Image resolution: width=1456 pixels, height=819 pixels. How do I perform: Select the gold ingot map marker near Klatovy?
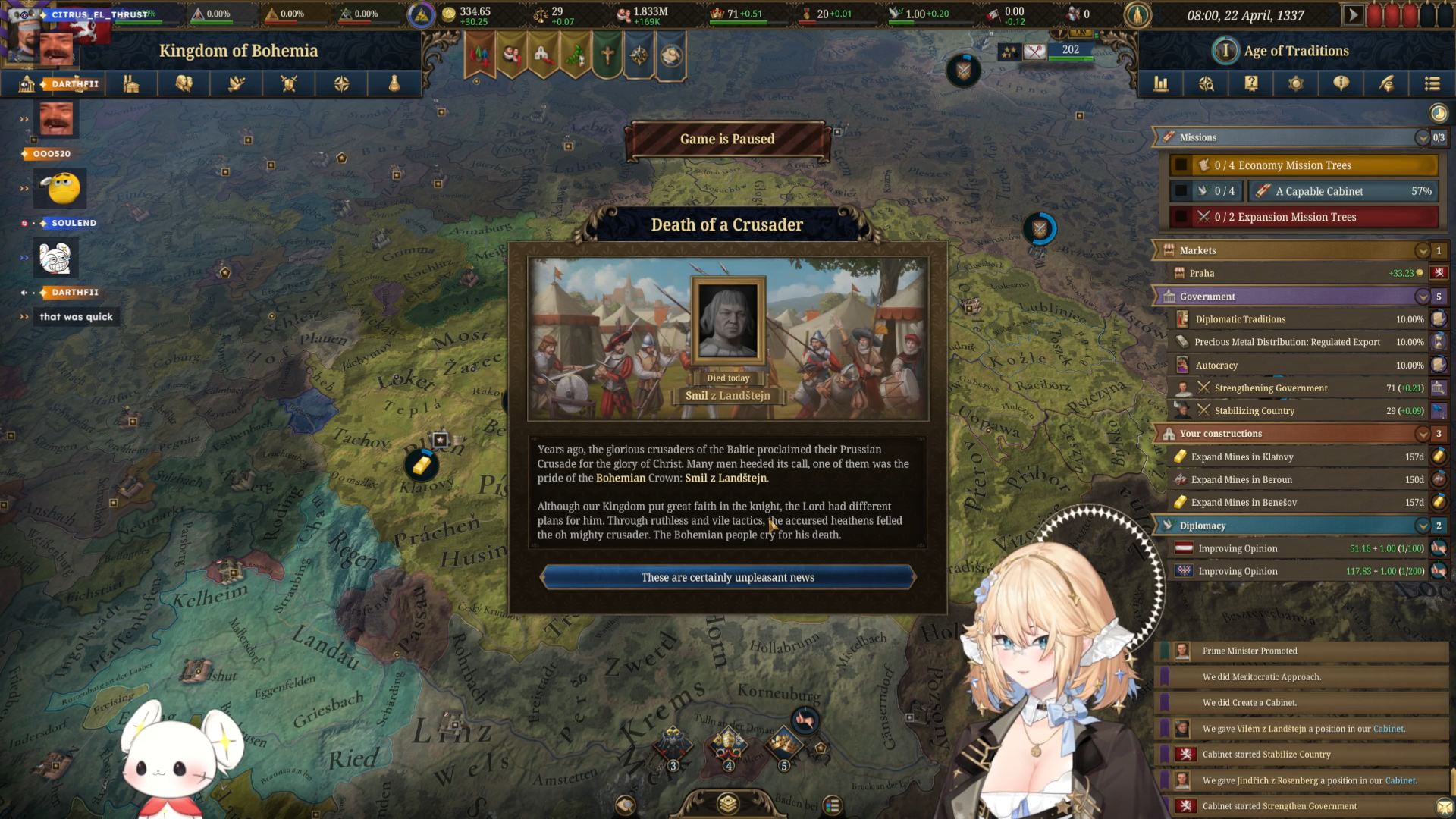pyautogui.click(x=421, y=464)
